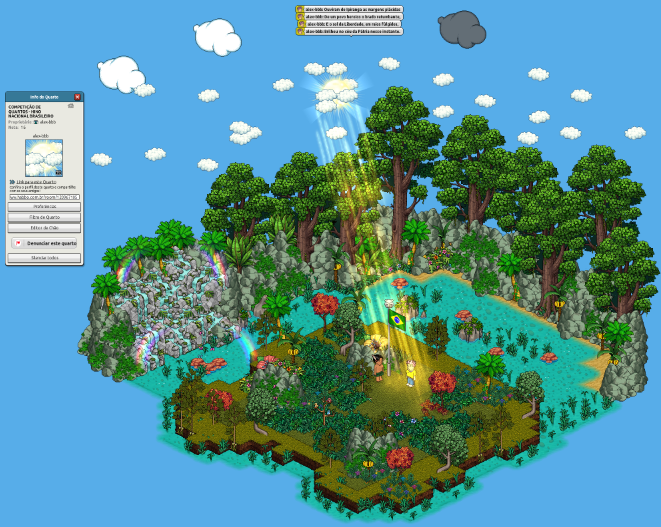Open the Editor de Chão
The image size is (661, 527).
point(44,227)
